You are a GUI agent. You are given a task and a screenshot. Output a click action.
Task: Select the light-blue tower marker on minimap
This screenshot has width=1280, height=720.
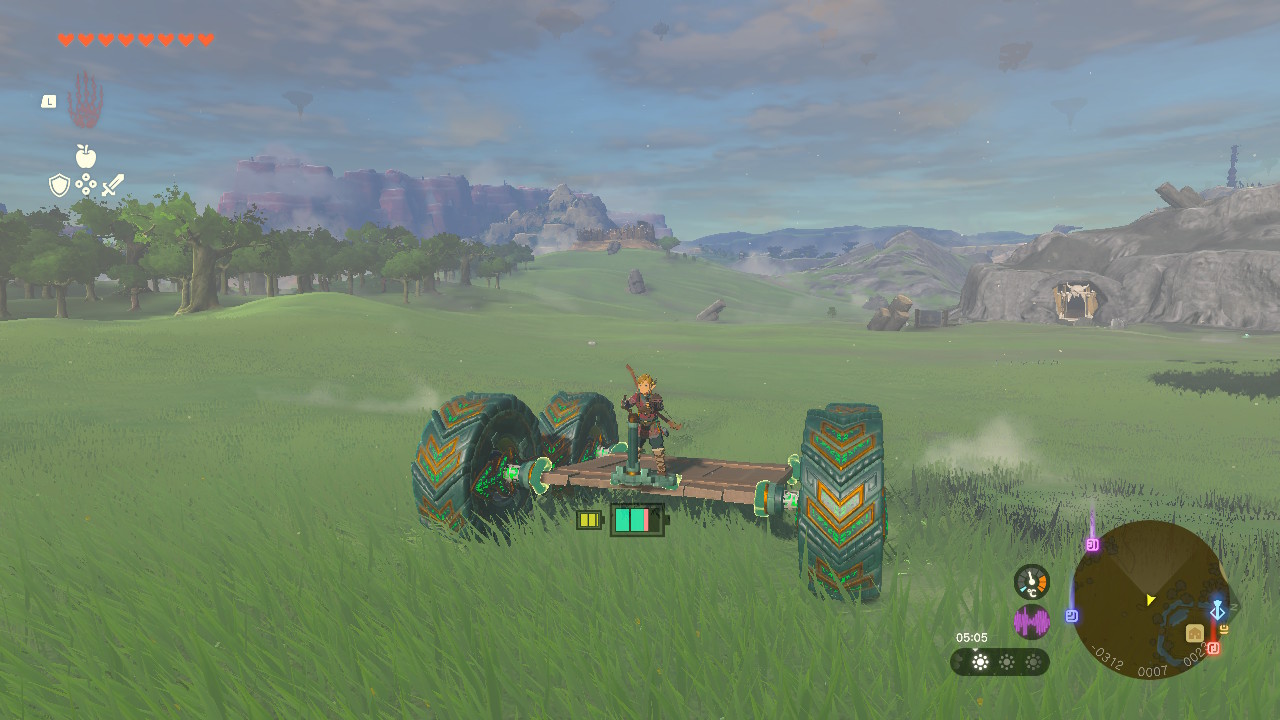coord(1217,610)
